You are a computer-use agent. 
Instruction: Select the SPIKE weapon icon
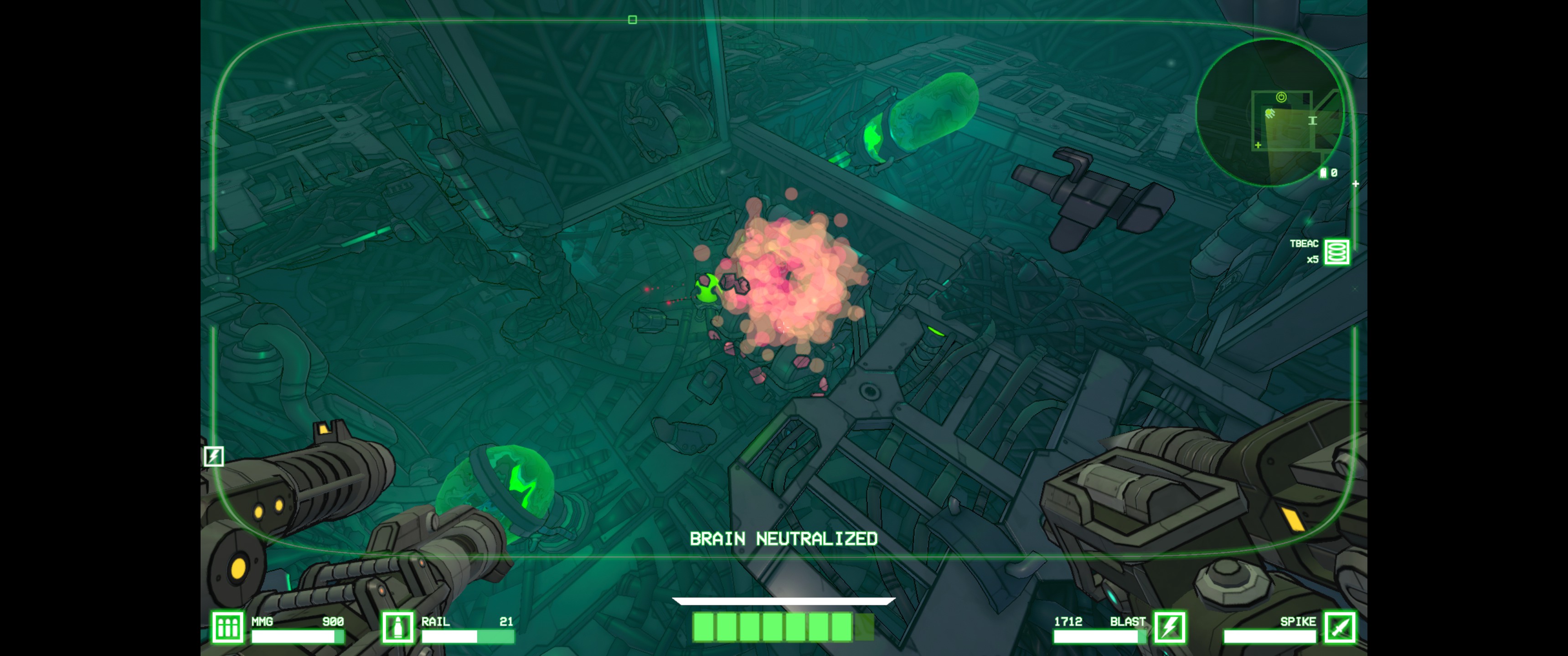(1341, 627)
